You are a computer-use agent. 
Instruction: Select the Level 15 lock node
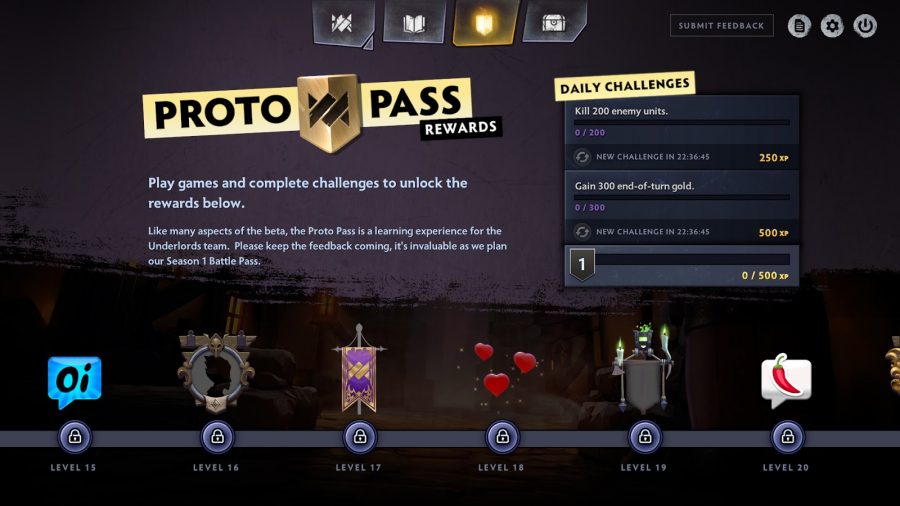(75, 437)
